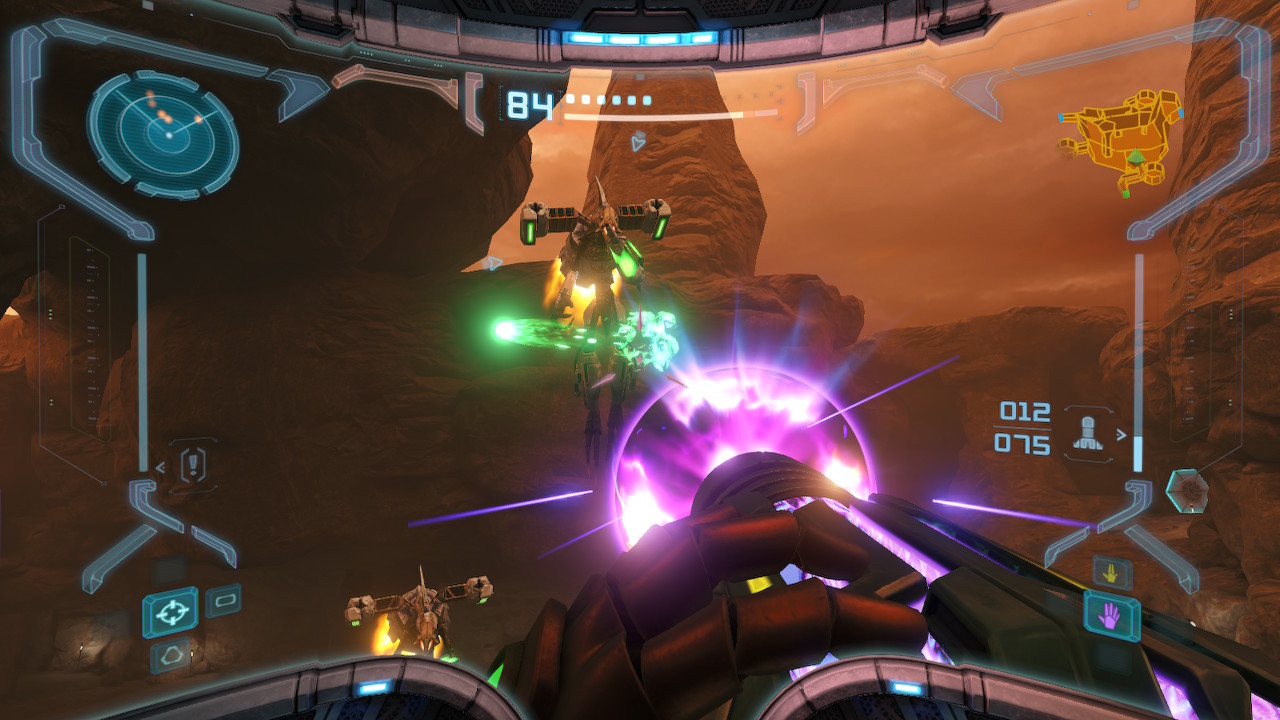Select the purple hand icon
Screen dimensions: 1280x720
1111,615
